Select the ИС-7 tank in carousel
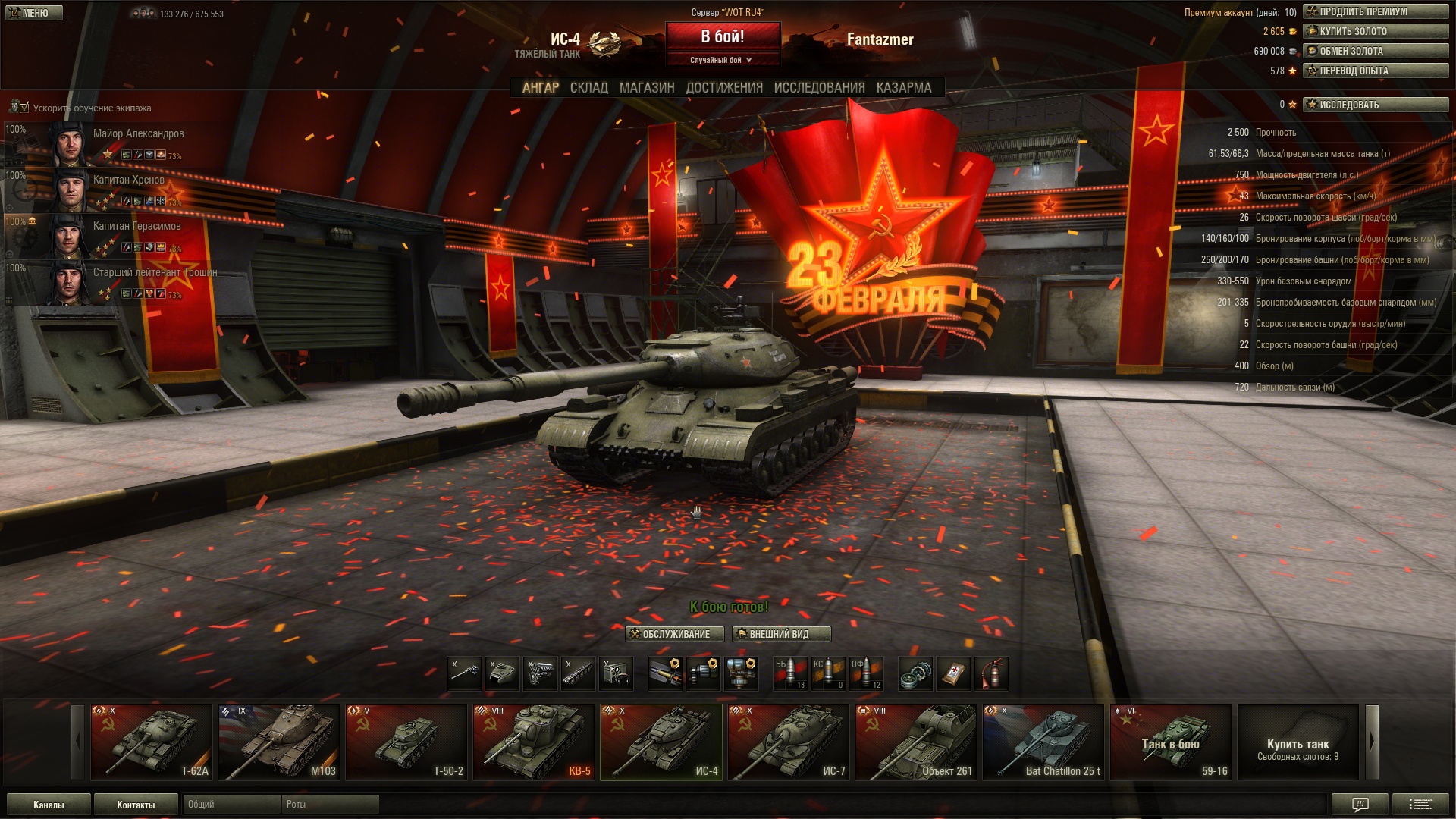 click(789, 742)
